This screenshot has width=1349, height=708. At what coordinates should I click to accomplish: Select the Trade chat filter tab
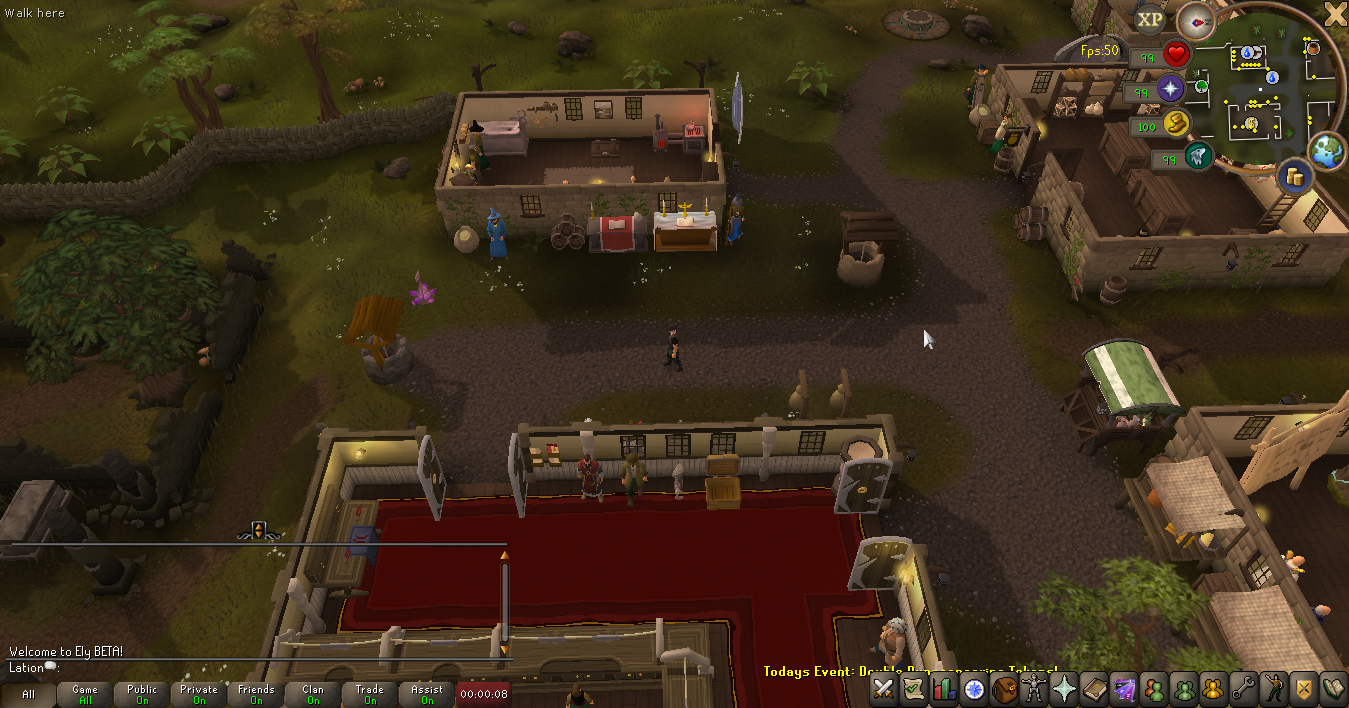370,694
